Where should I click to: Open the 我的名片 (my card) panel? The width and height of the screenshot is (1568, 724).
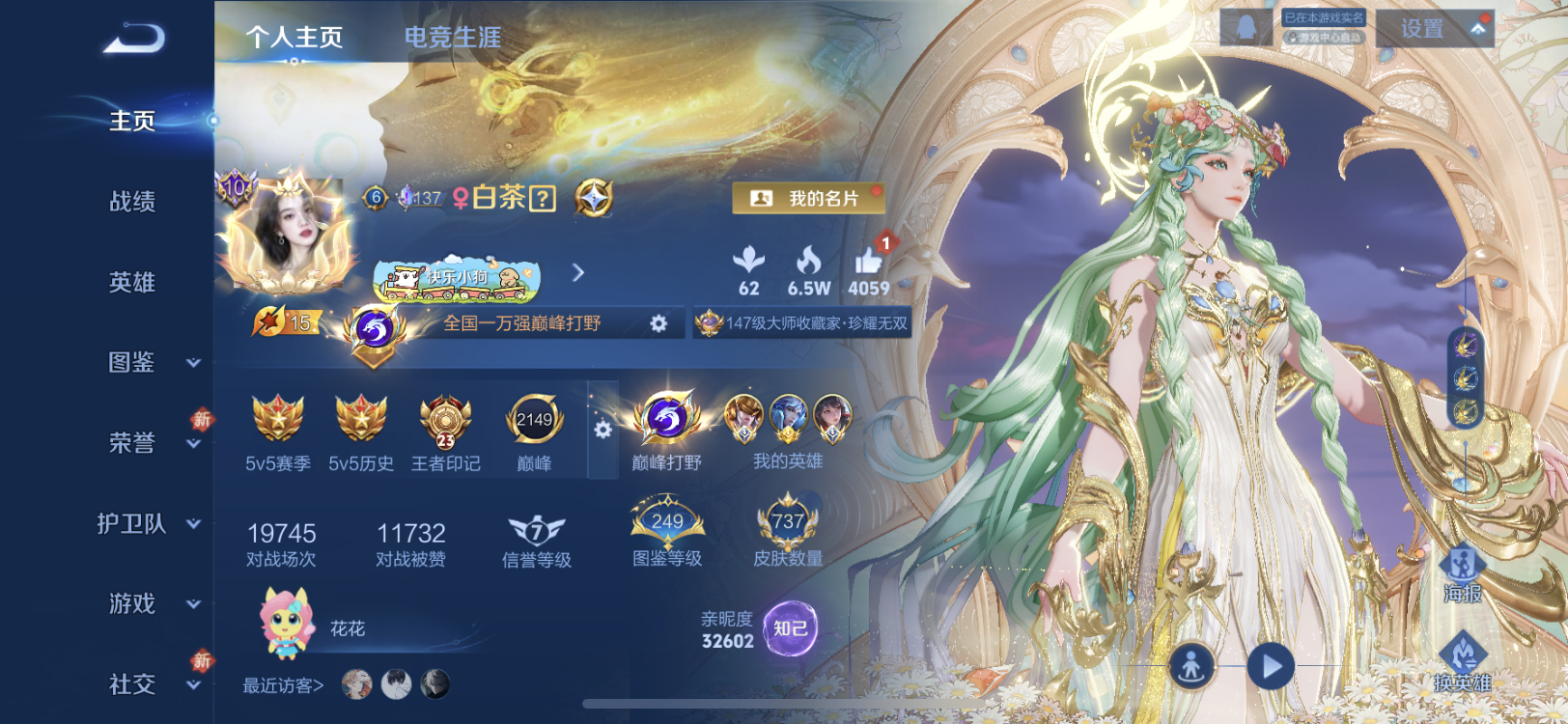coord(809,198)
